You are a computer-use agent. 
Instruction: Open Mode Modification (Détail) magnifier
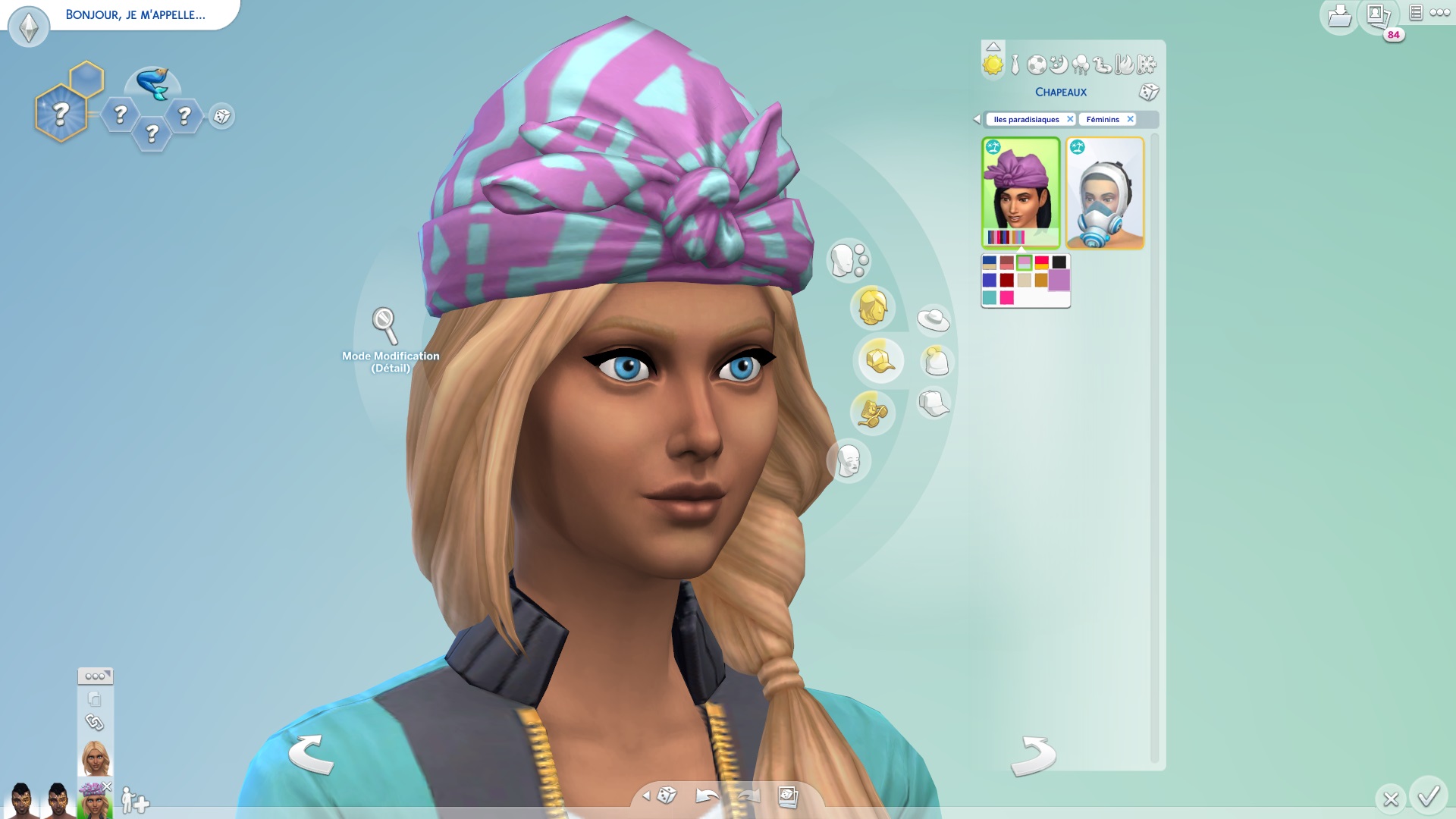[x=384, y=325]
